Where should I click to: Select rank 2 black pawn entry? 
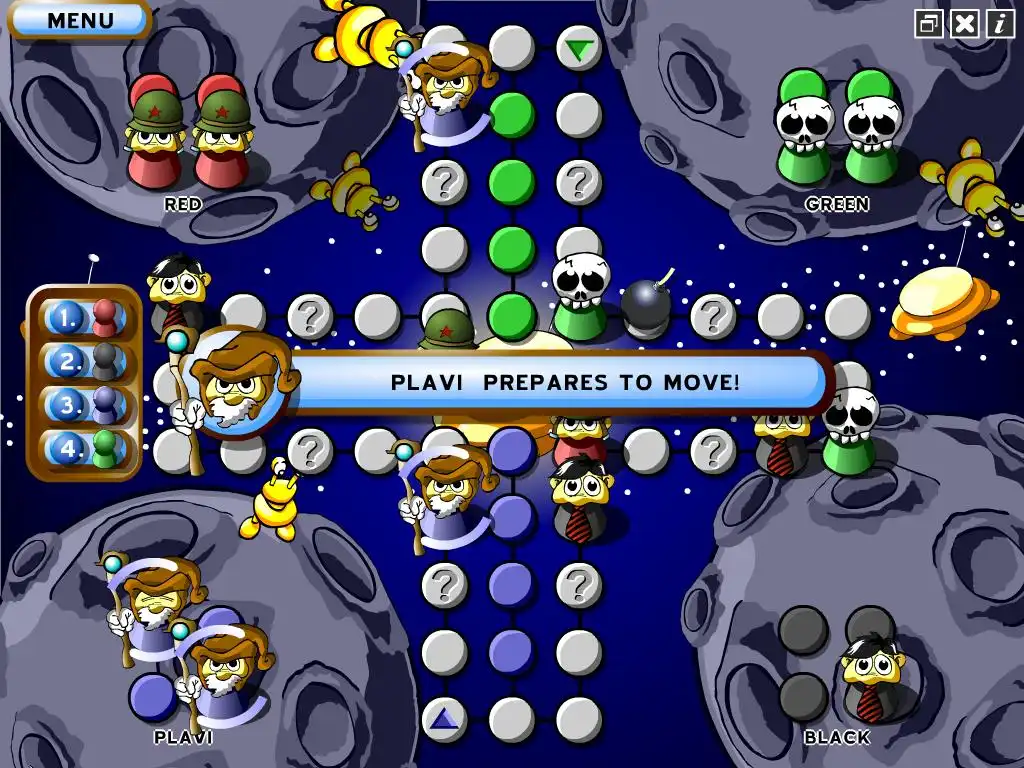click(85, 361)
